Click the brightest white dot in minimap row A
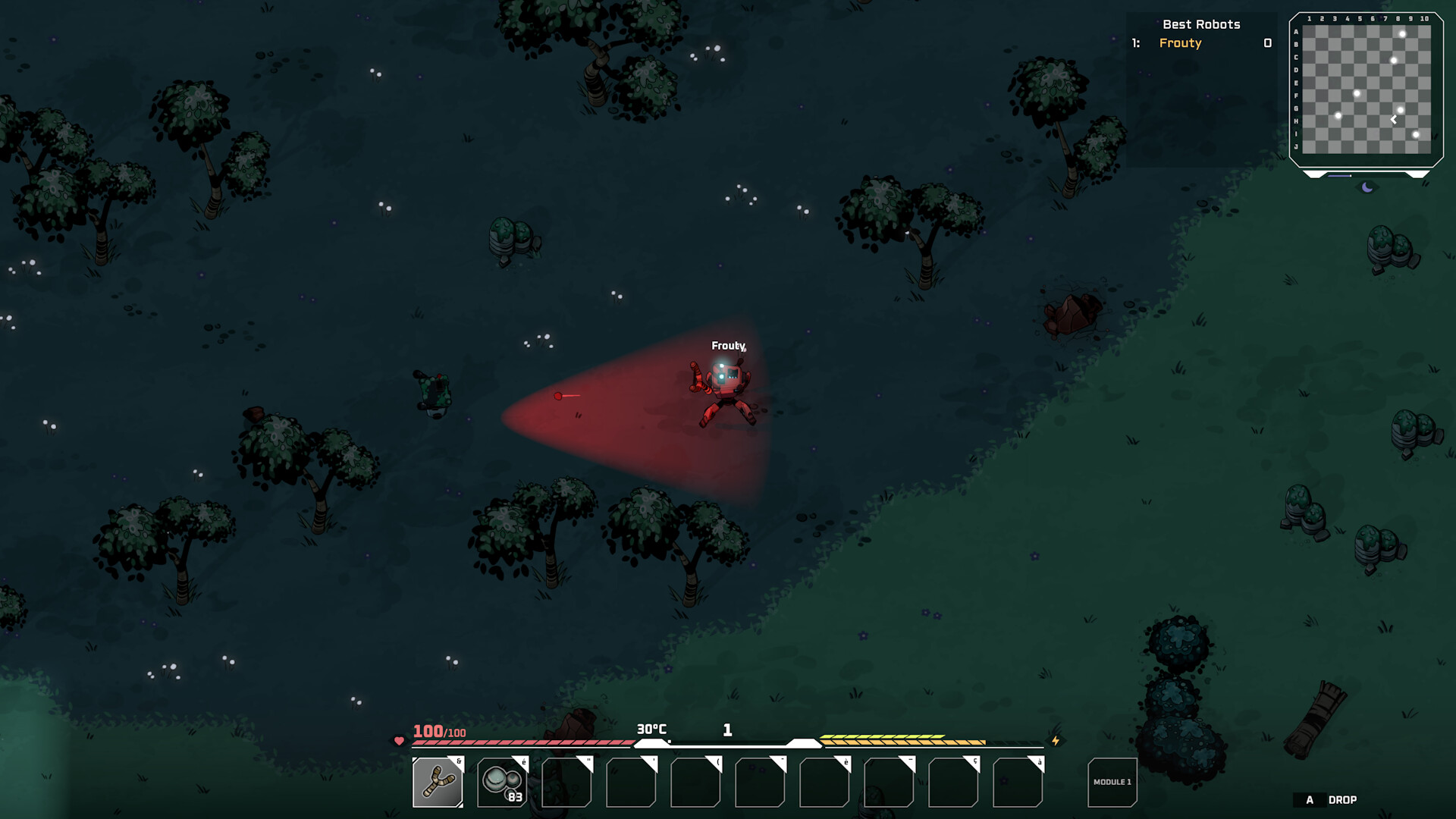This screenshot has width=1456, height=819. pyautogui.click(x=1402, y=33)
